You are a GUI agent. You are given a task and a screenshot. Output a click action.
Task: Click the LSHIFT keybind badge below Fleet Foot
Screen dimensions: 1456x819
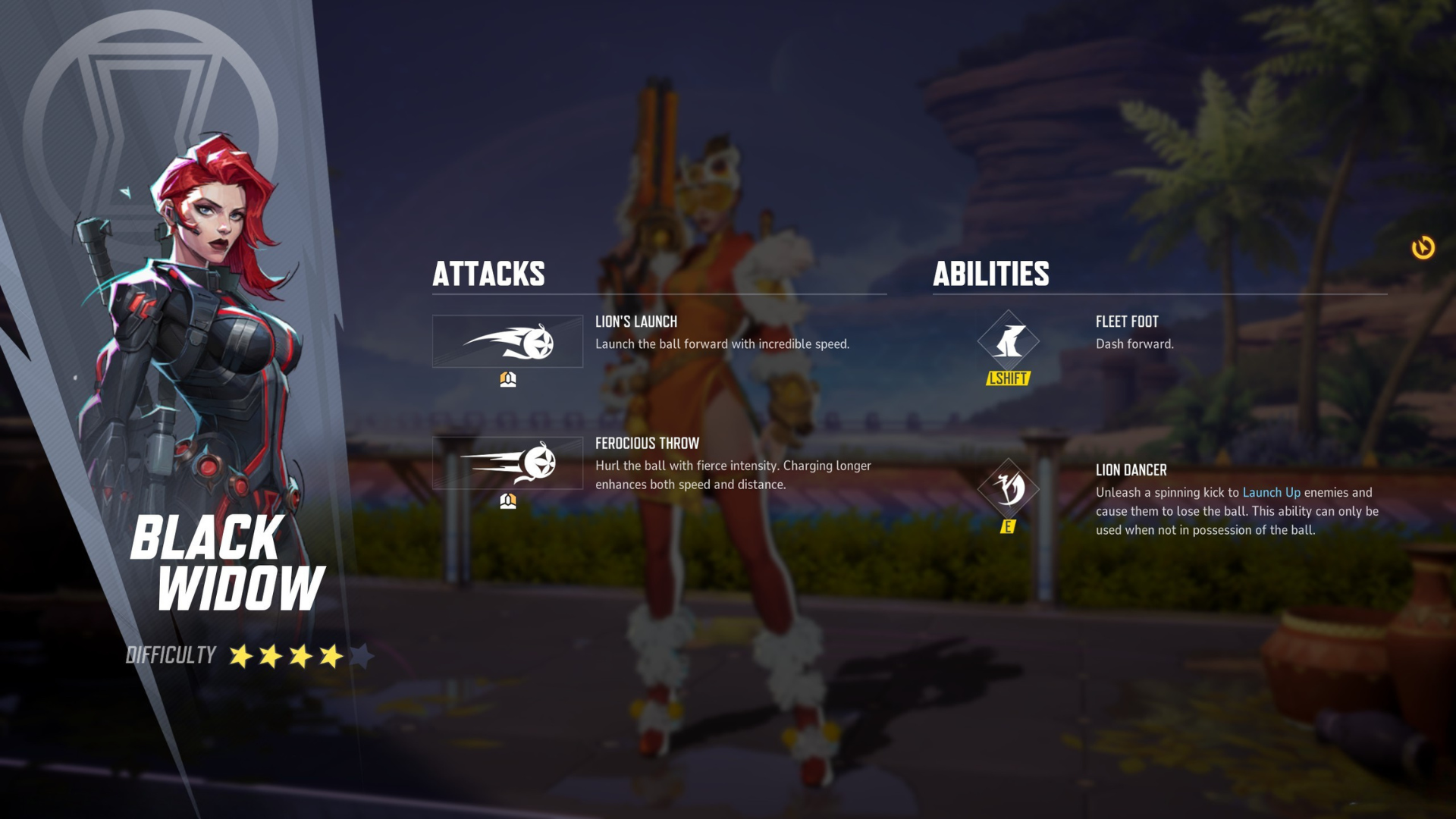(1009, 379)
